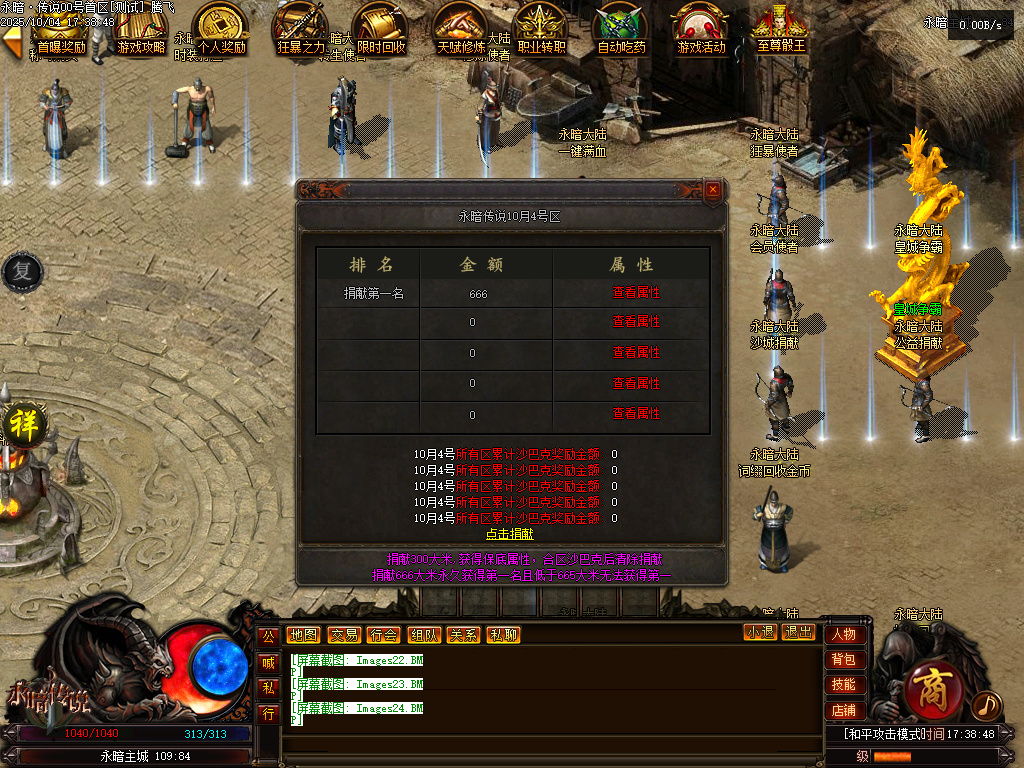The width and height of the screenshot is (1024, 768).
Task: View attributes for 捐献第一名 row
Action: coord(636,292)
